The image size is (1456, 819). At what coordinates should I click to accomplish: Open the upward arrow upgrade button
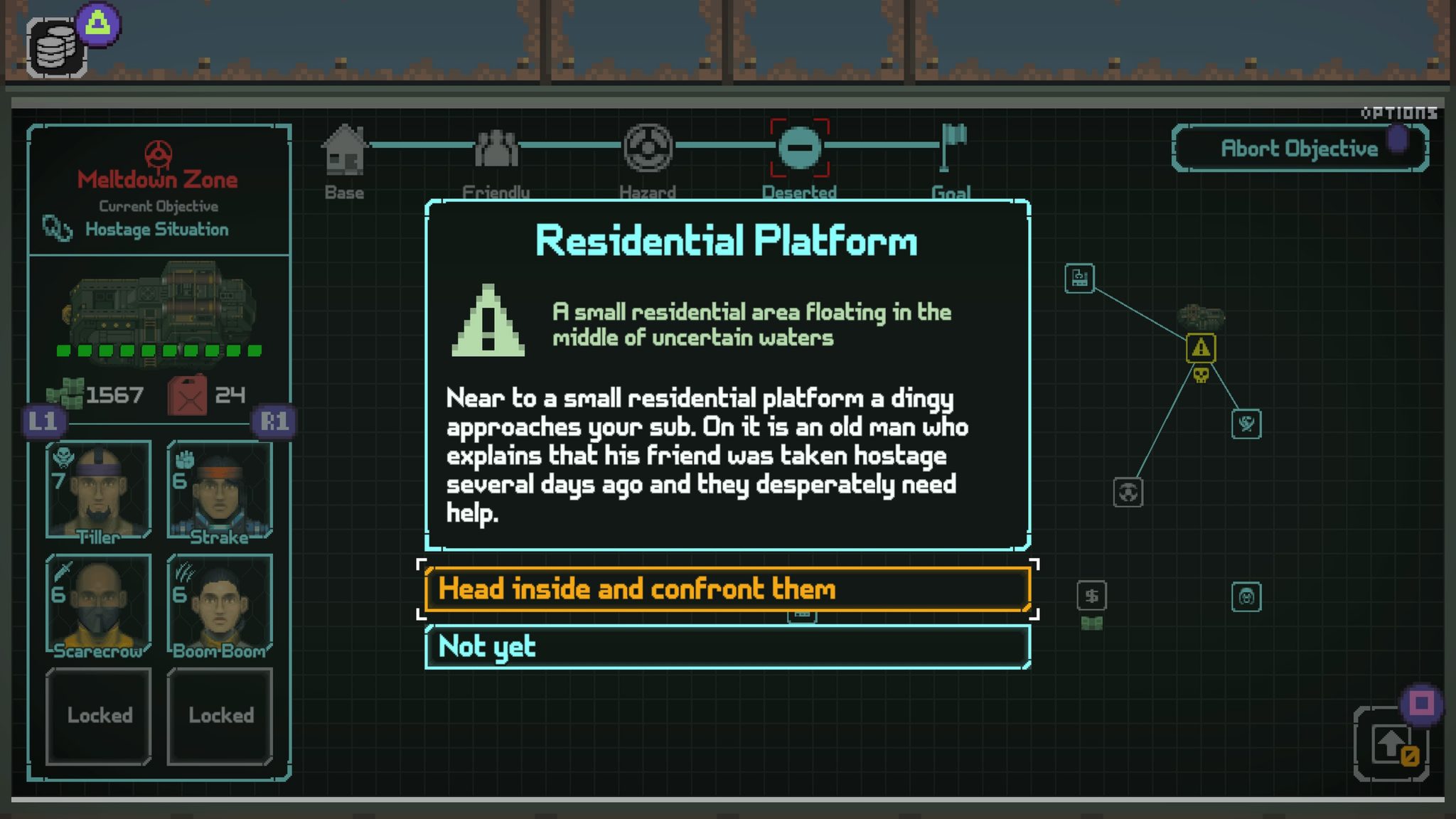click(1391, 744)
